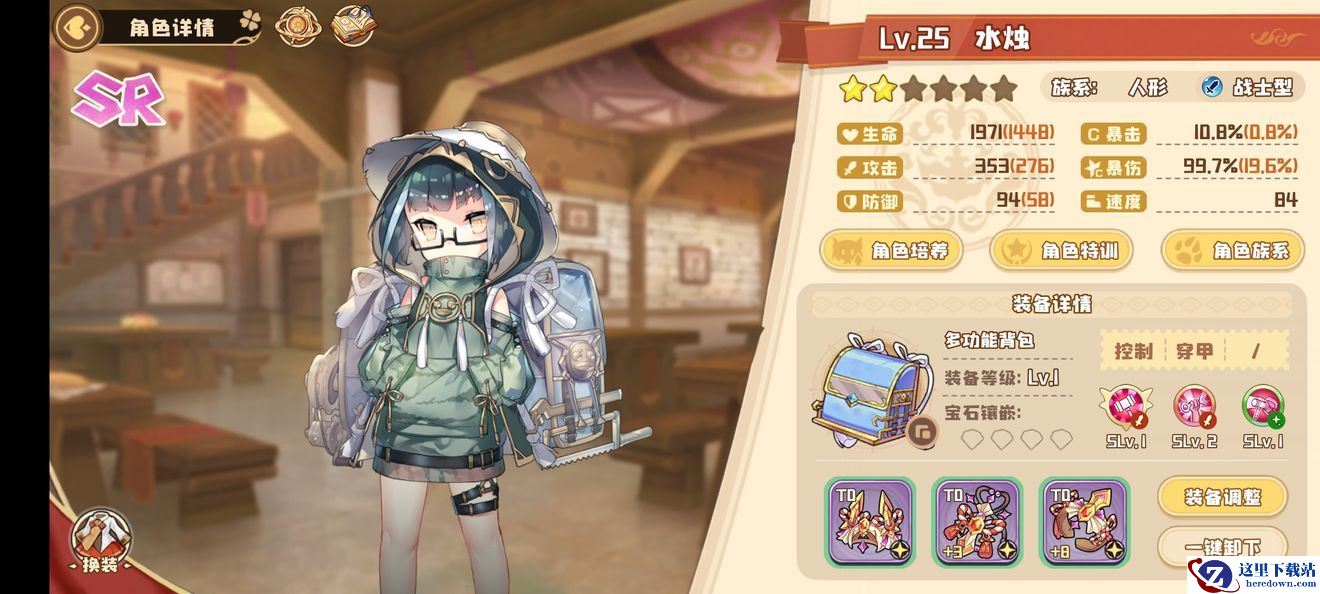The height and width of the screenshot is (594, 1320).
Task: Select the +3 charm equipment slot
Action: click(977, 520)
